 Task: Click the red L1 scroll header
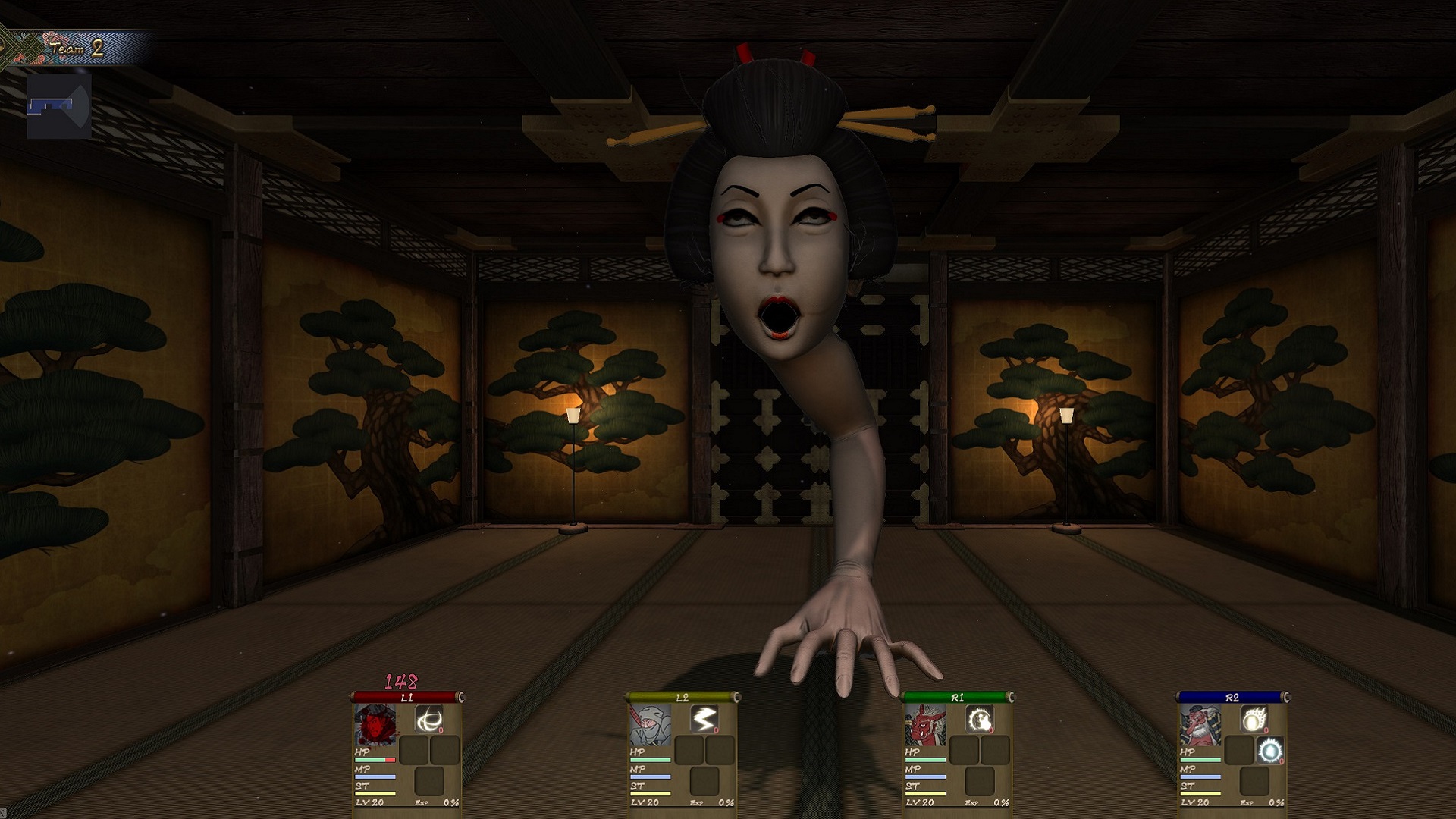(x=406, y=697)
